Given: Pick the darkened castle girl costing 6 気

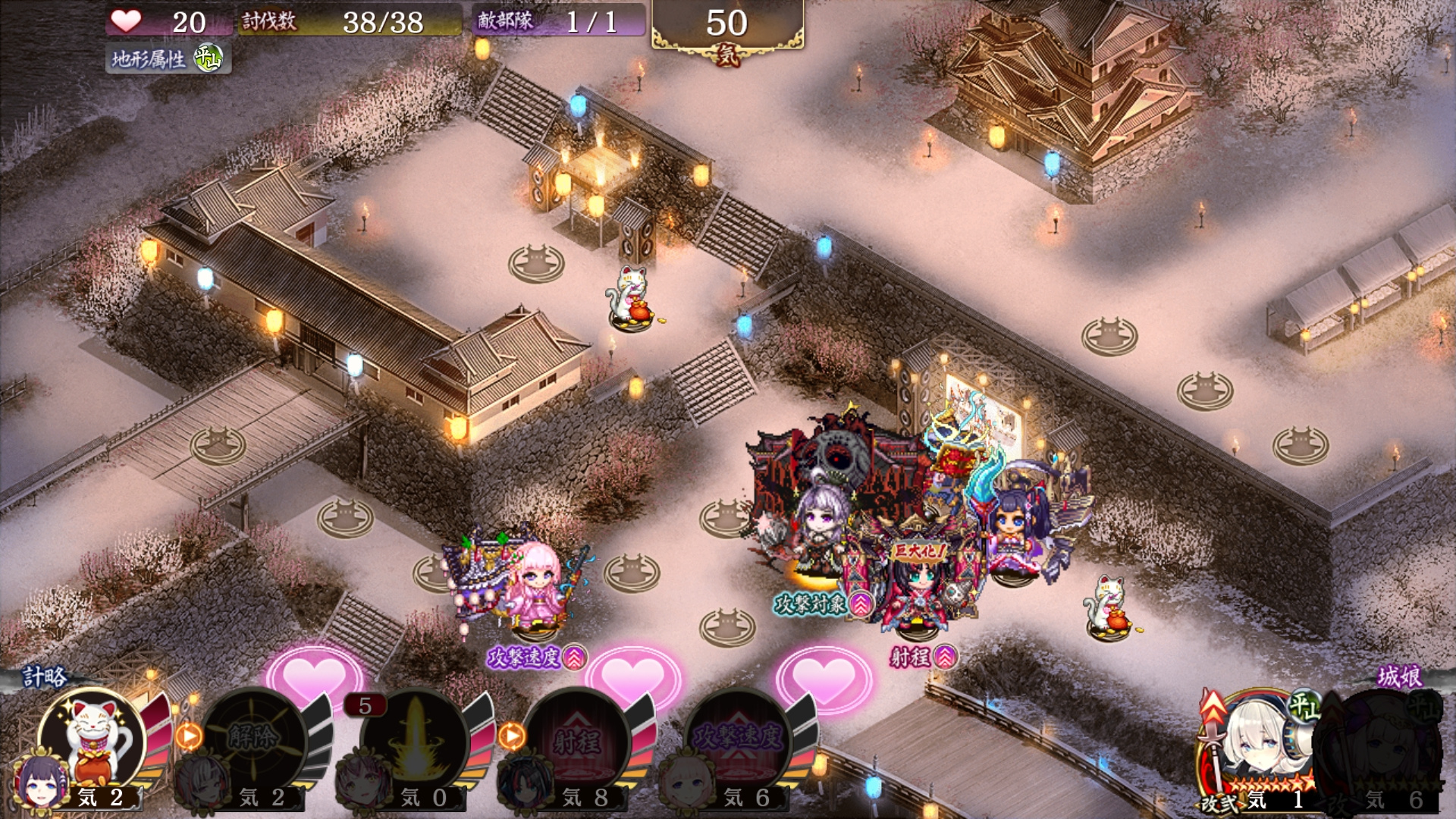Looking at the screenshot, I should (1384, 751).
